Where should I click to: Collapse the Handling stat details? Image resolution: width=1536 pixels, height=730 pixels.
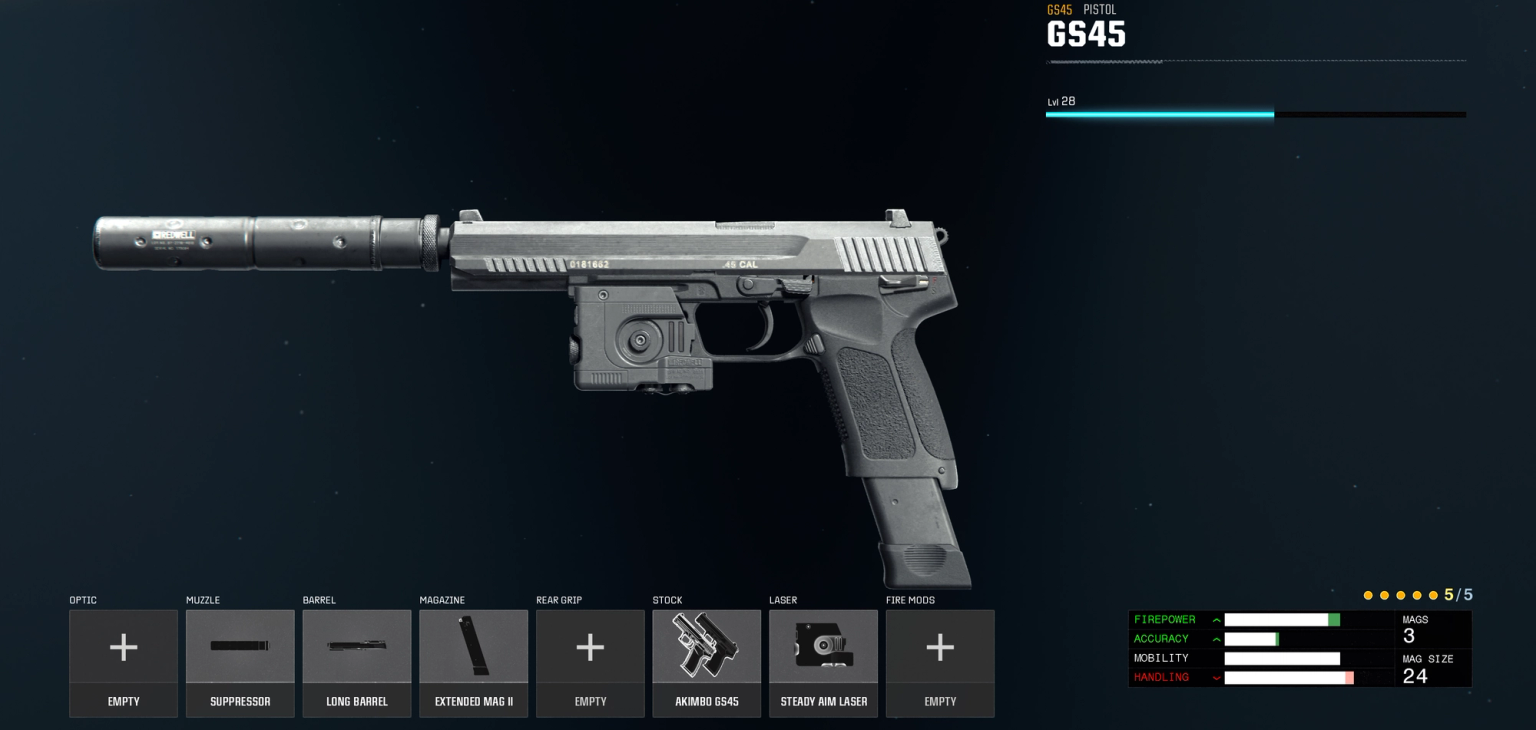tap(1216, 678)
